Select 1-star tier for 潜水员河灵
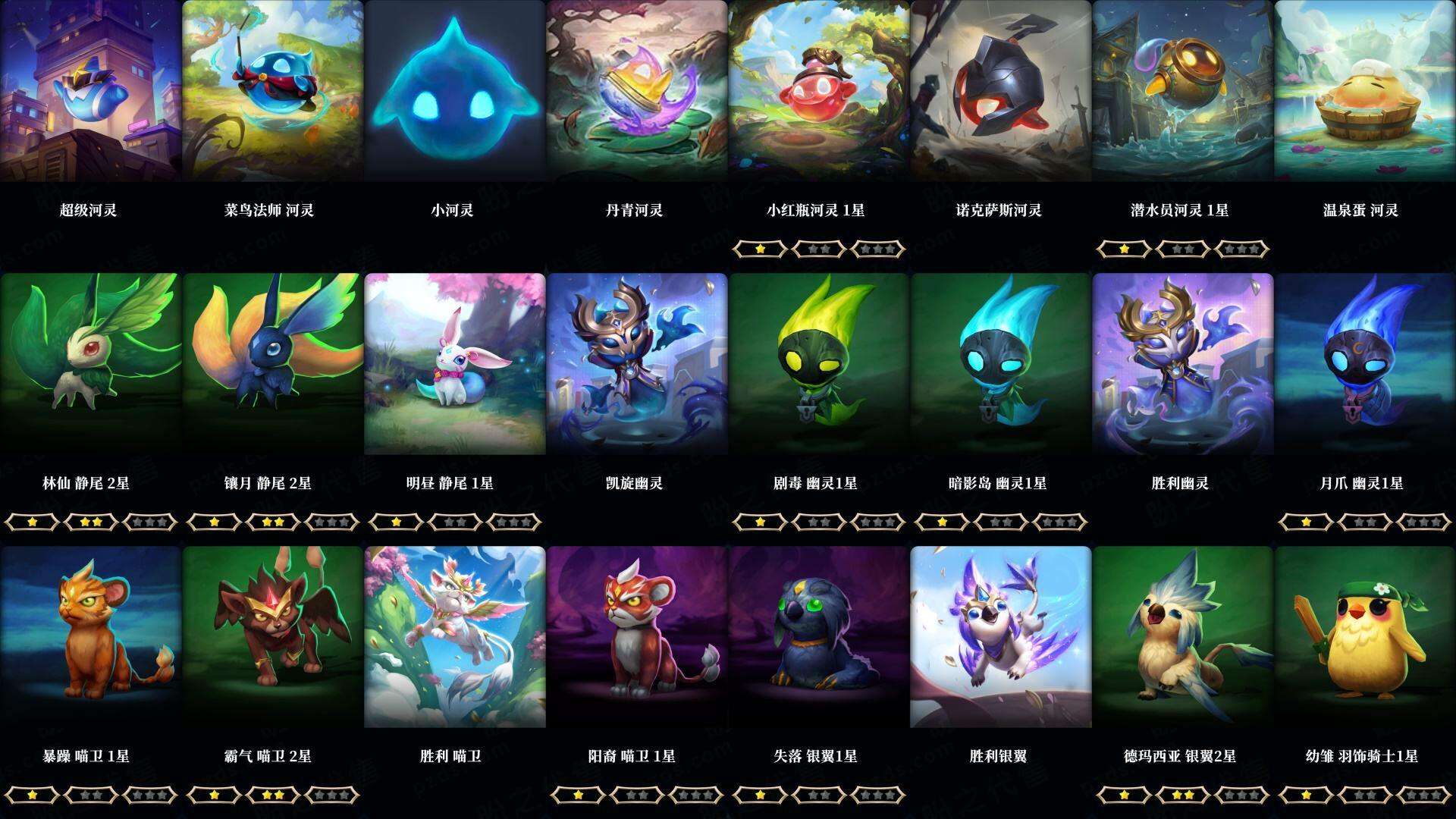 click(1122, 248)
